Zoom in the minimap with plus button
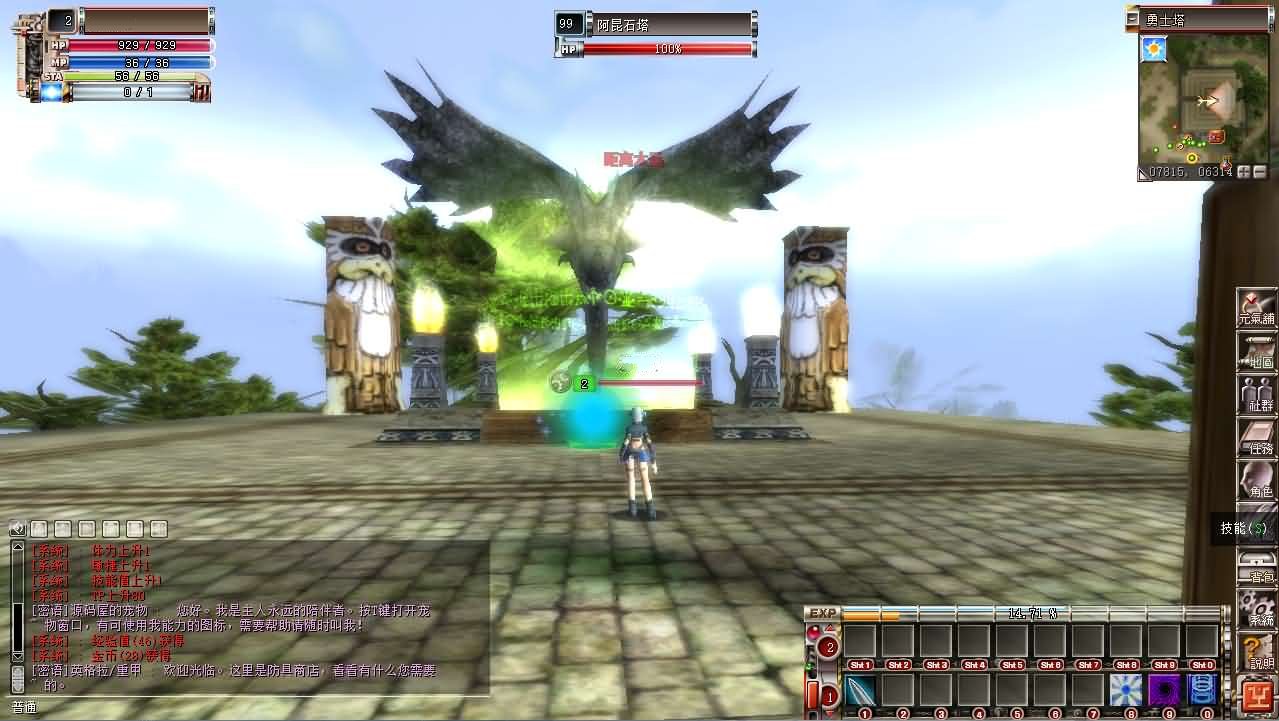This screenshot has height=721, width=1279. pyautogui.click(x=1244, y=172)
